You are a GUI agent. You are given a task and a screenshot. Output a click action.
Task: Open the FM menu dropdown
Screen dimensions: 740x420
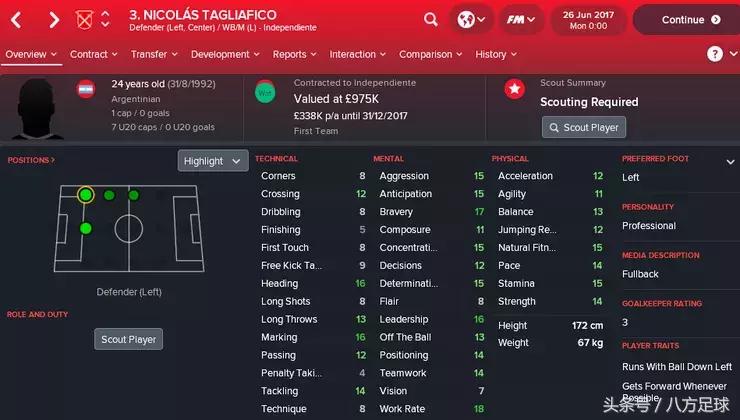point(520,20)
